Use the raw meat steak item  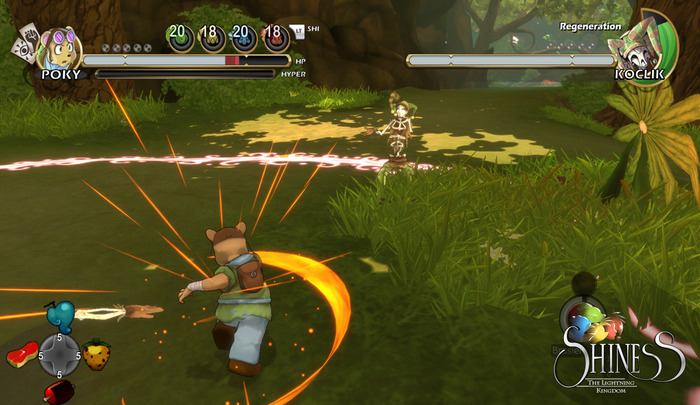(20, 355)
